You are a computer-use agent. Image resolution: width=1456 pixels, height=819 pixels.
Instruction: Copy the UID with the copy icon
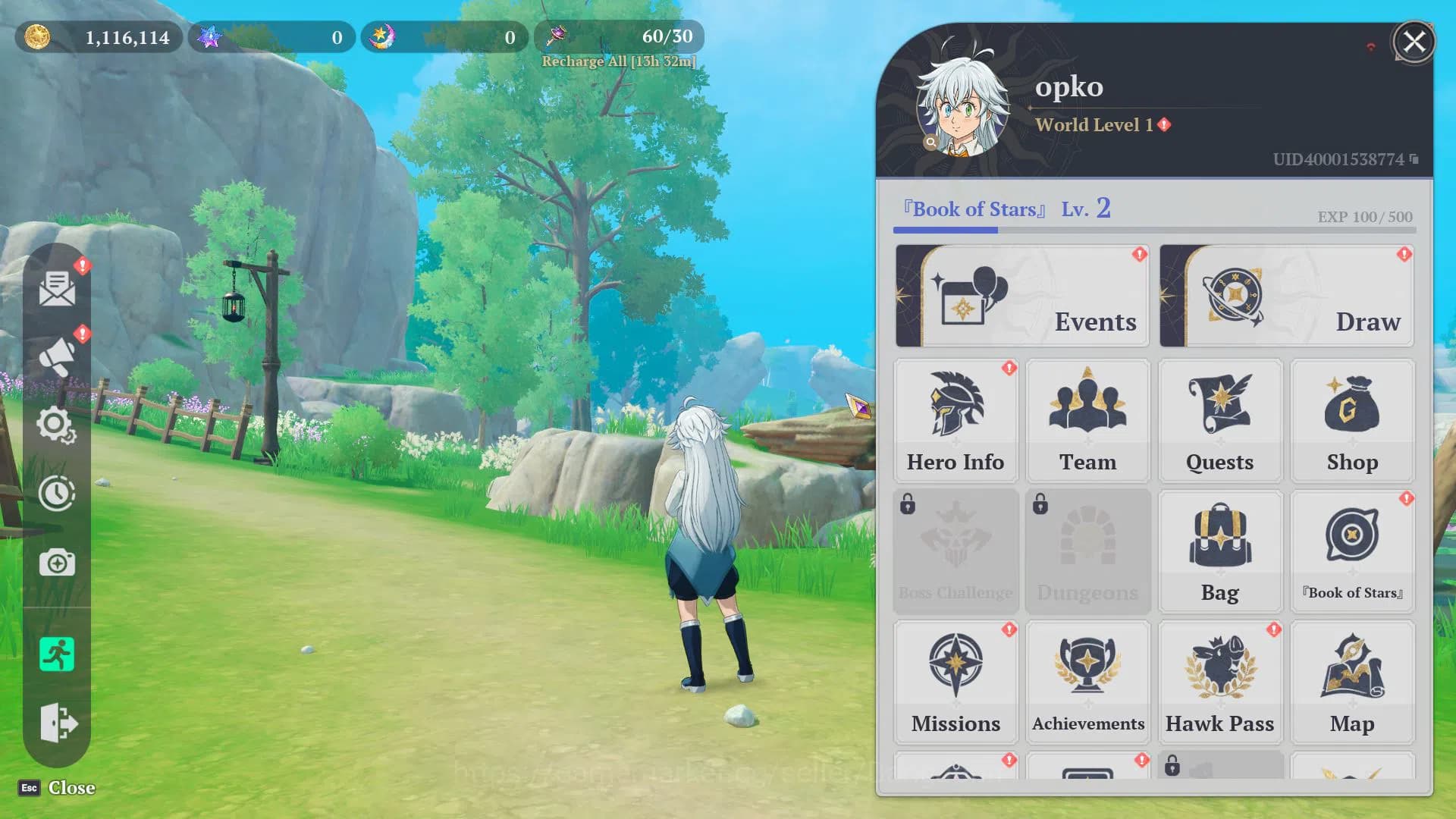pyautogui.click(x=1414, y=159)
